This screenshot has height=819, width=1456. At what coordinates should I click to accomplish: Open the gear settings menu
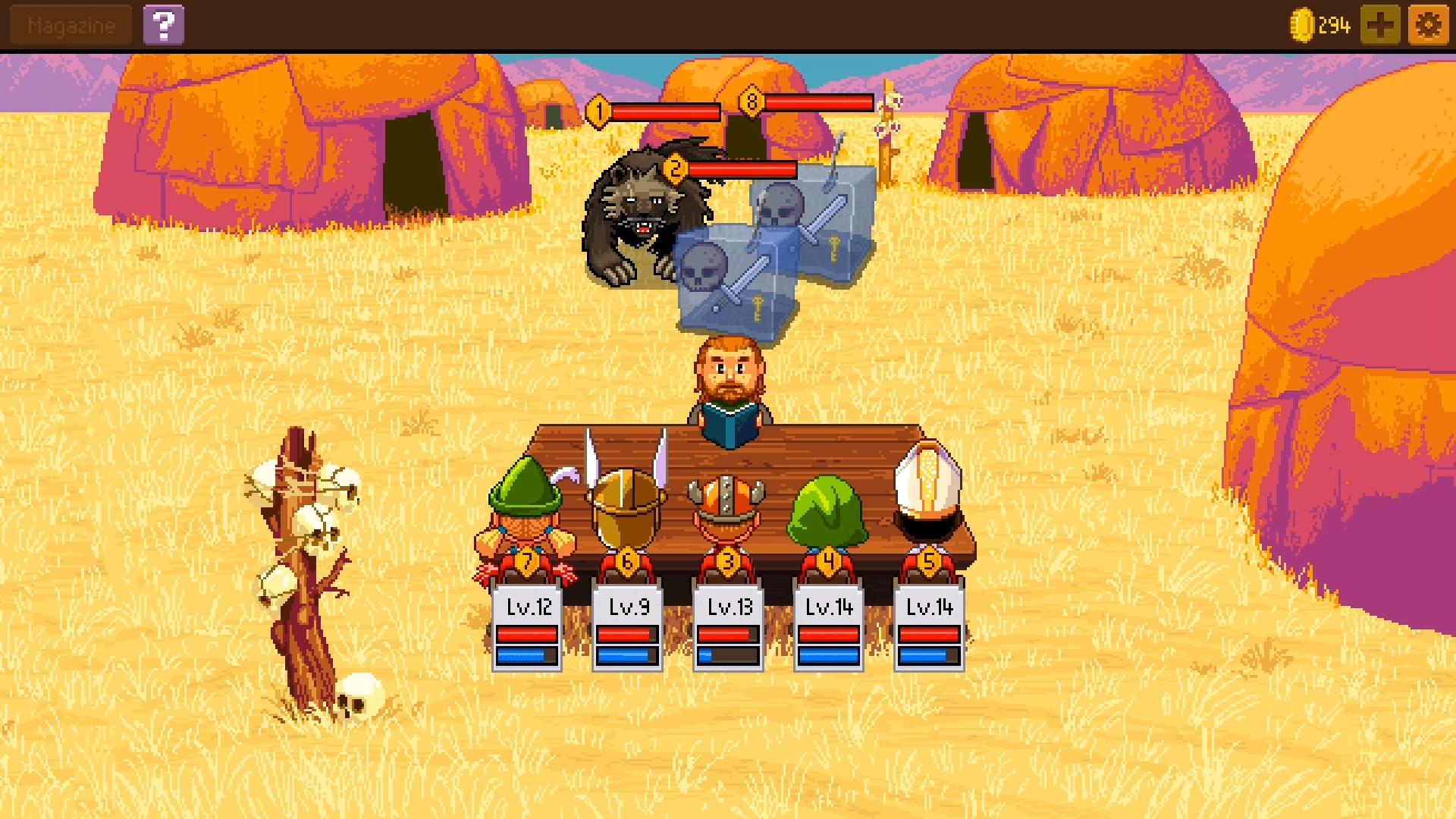[x=1428, y=26]
